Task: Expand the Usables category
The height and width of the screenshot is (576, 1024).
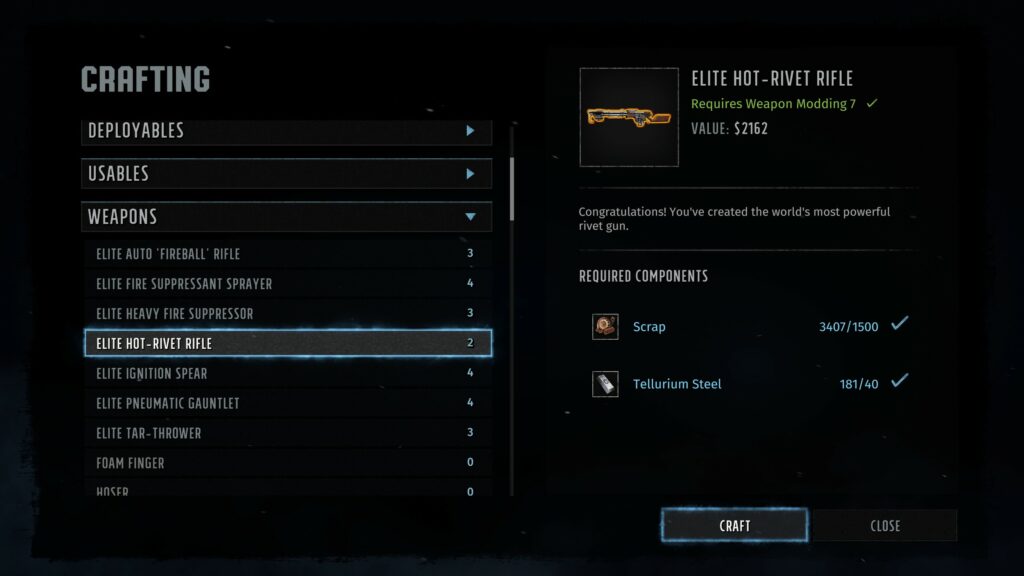Action: tap(286, 174)
